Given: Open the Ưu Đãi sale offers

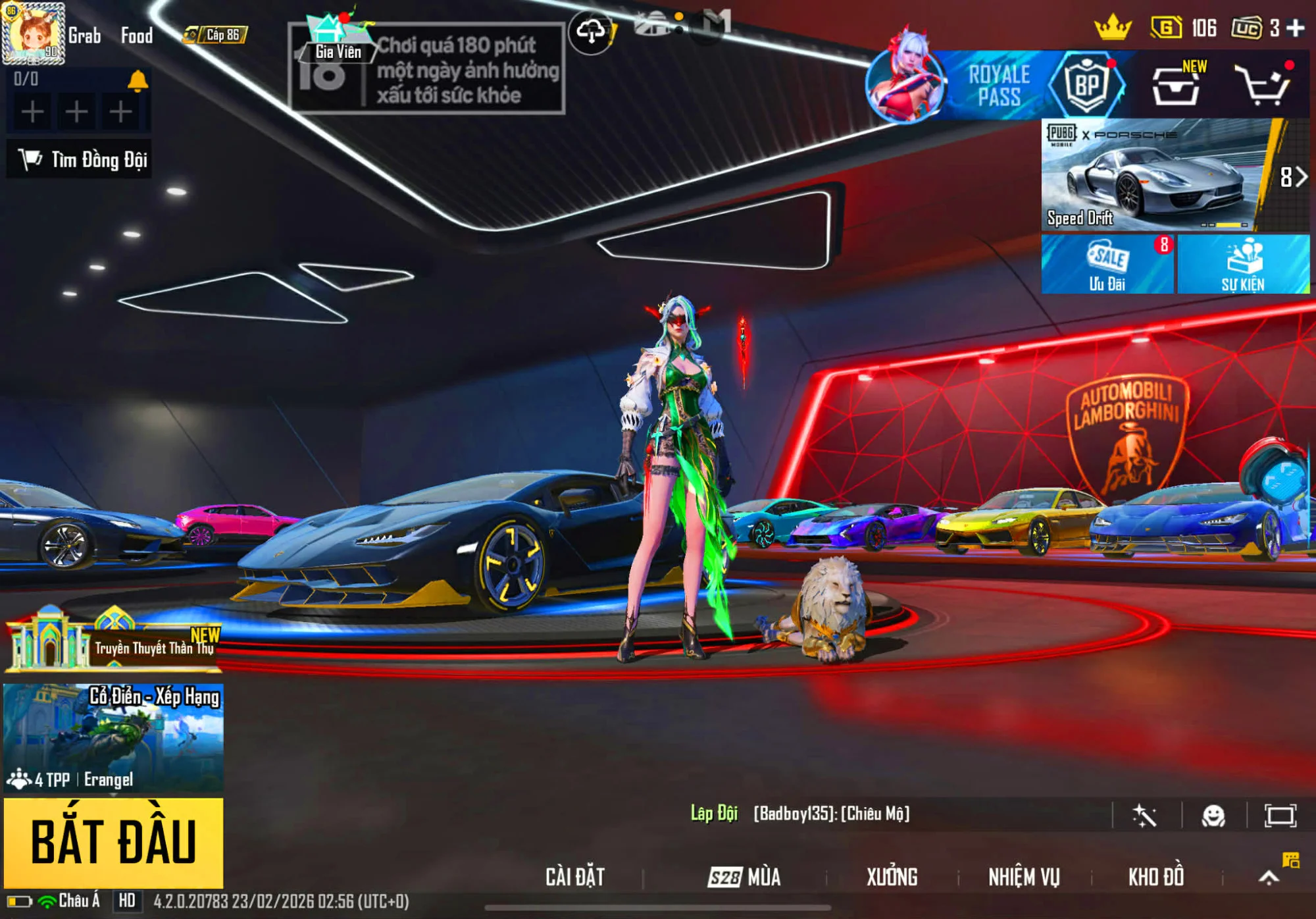Looking at the screenshot, I should [x=1107, y=265].
